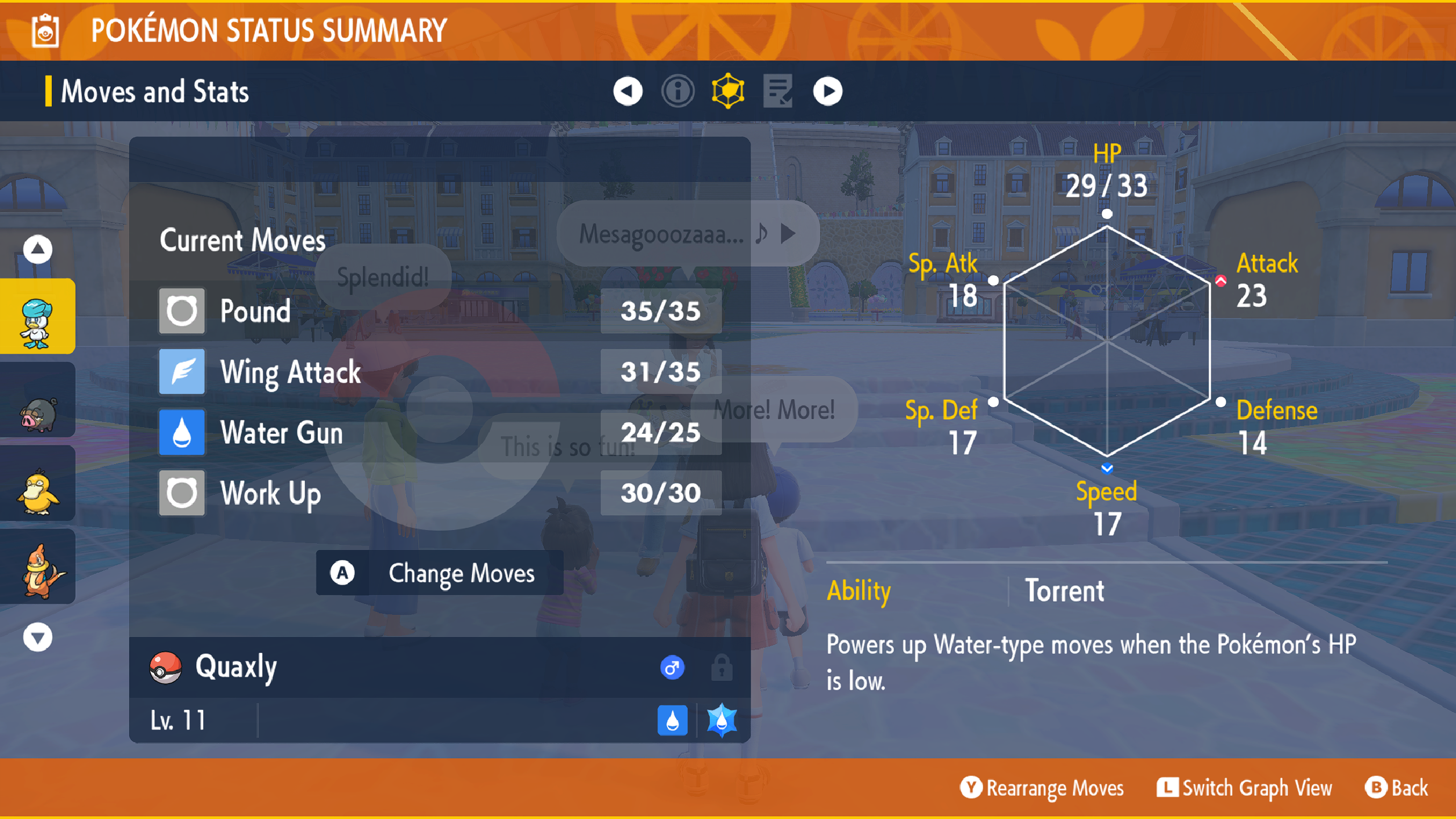1456x819 pixels.
Task: Switch to Psyduck in the party list
Action: tap(38, 483)
